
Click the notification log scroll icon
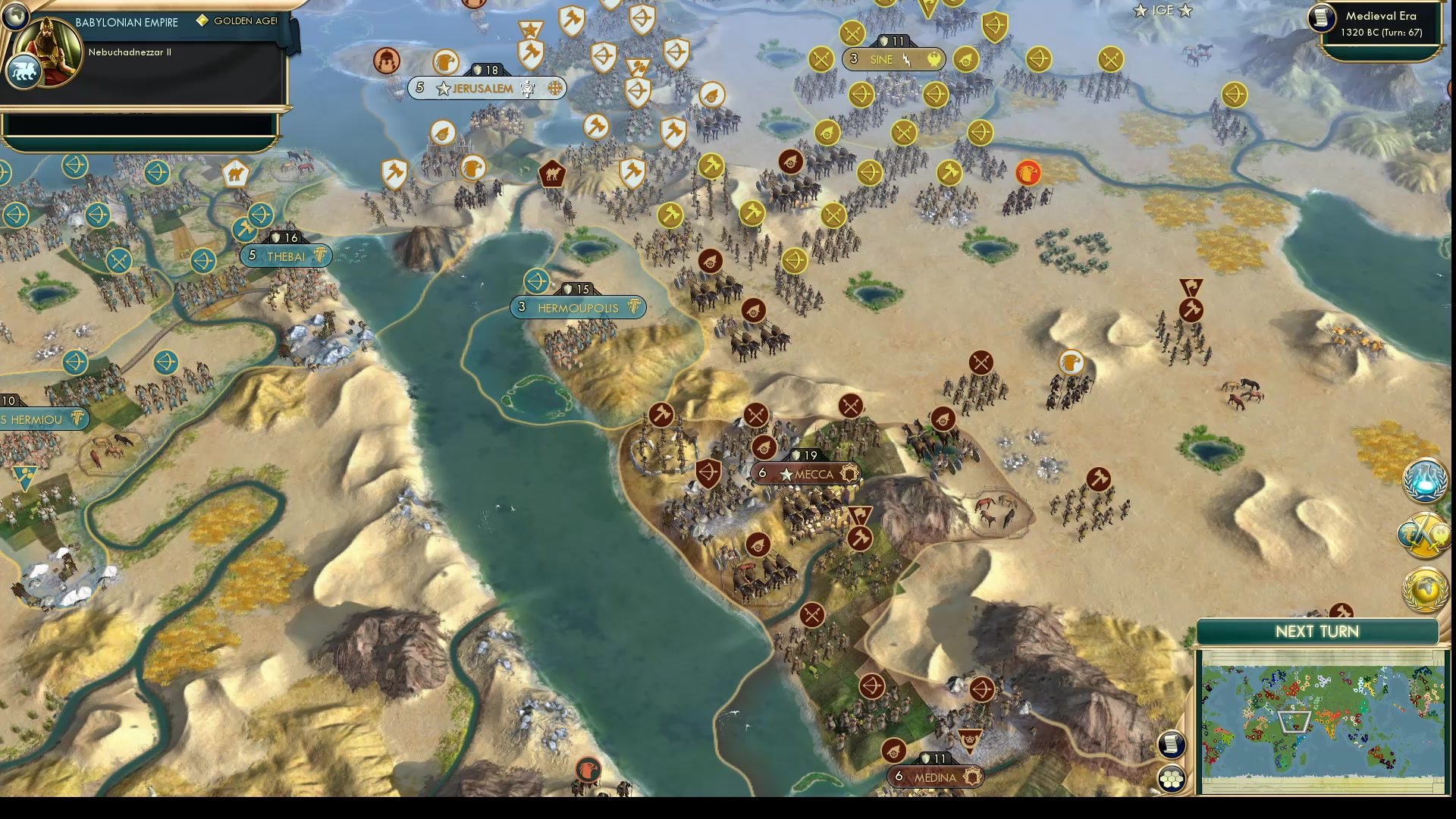click(x=1172, y=745)
